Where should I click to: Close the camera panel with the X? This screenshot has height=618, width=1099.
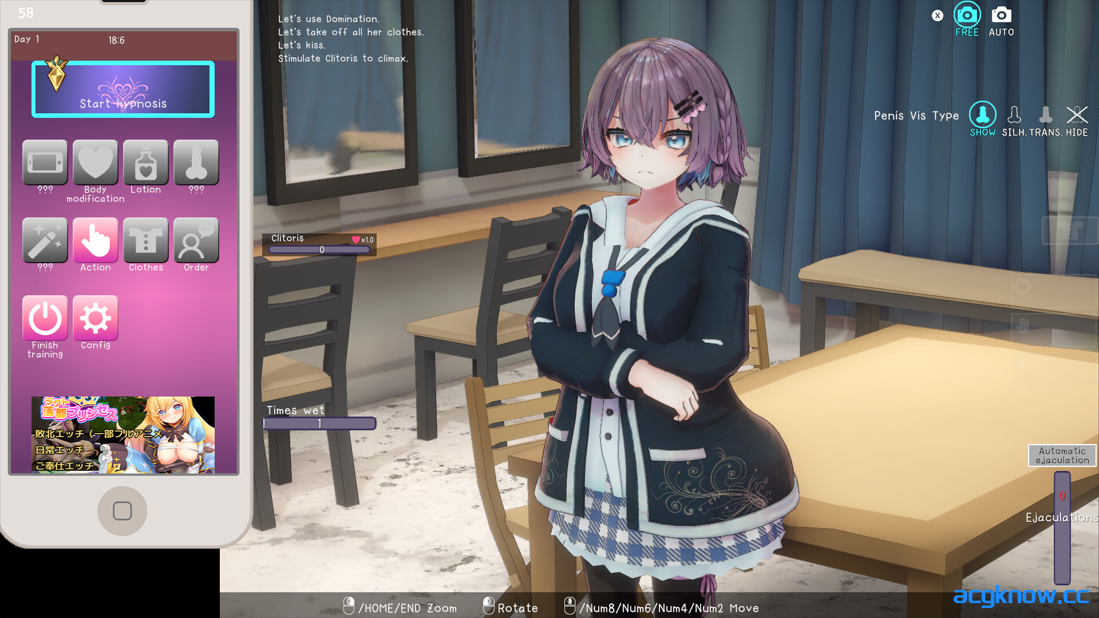[x=937, y=16]
